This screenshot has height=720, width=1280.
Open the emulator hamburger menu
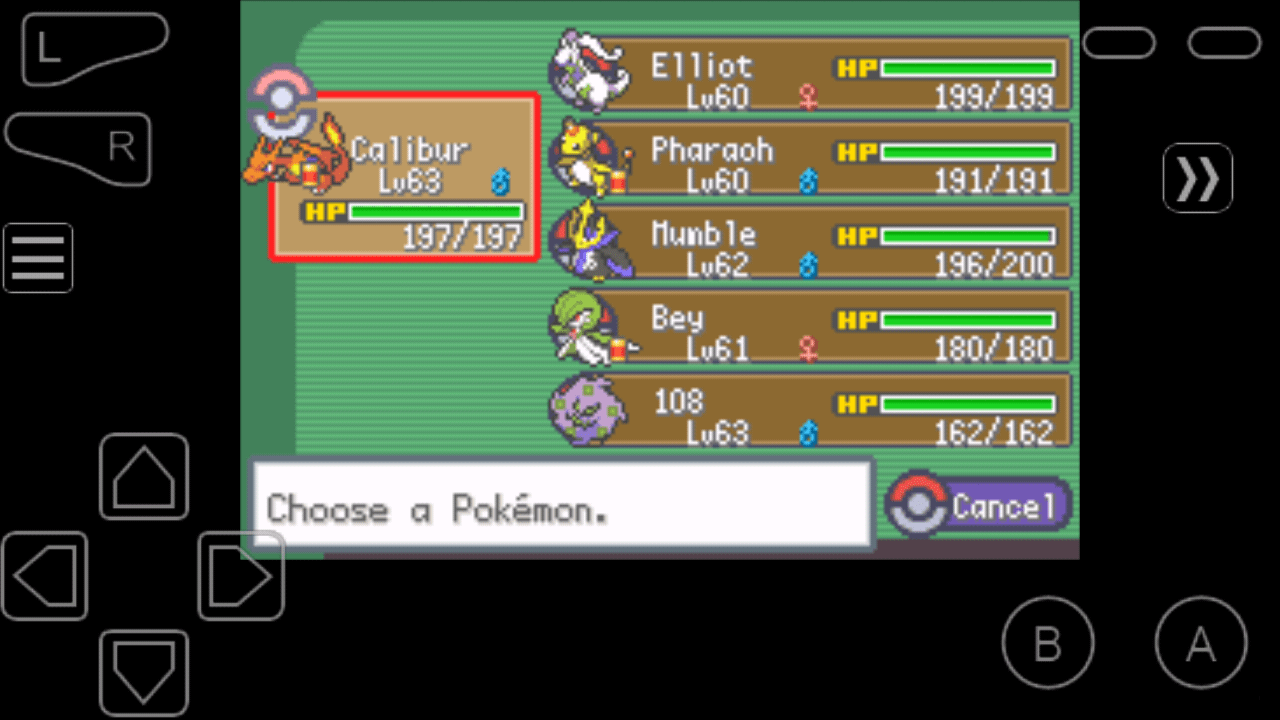click(38, 258)
